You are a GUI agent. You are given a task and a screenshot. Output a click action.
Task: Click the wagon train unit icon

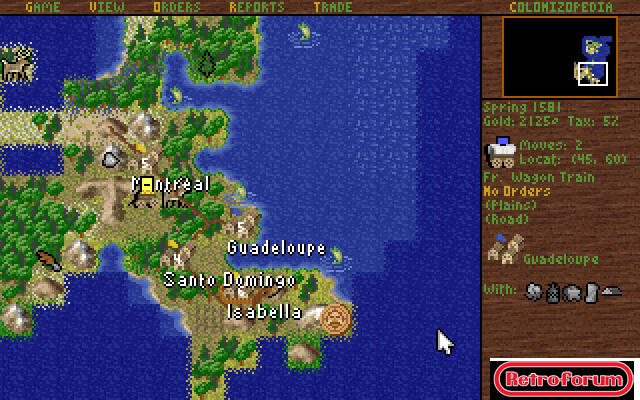500,153
